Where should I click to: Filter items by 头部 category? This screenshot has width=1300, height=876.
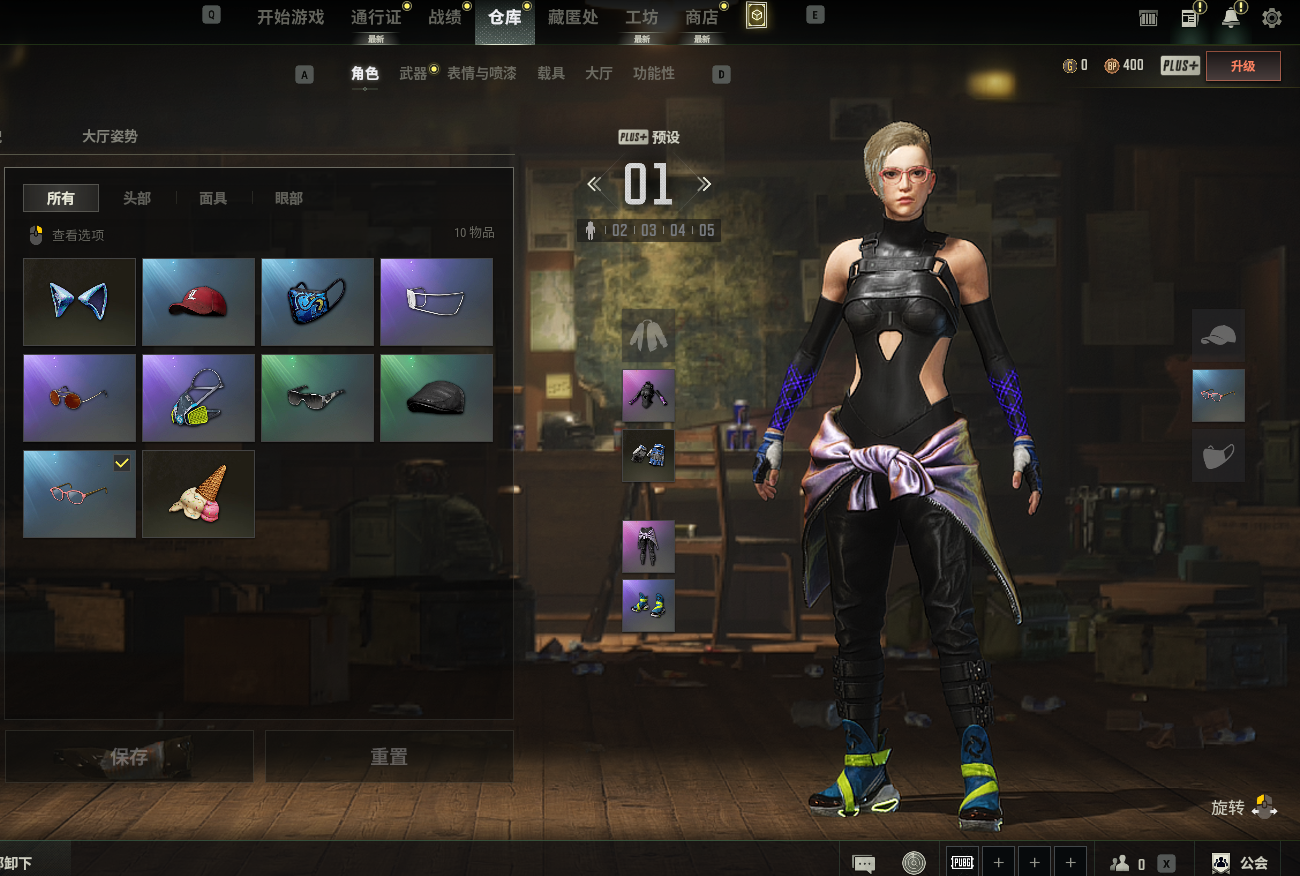pos(137,198)
